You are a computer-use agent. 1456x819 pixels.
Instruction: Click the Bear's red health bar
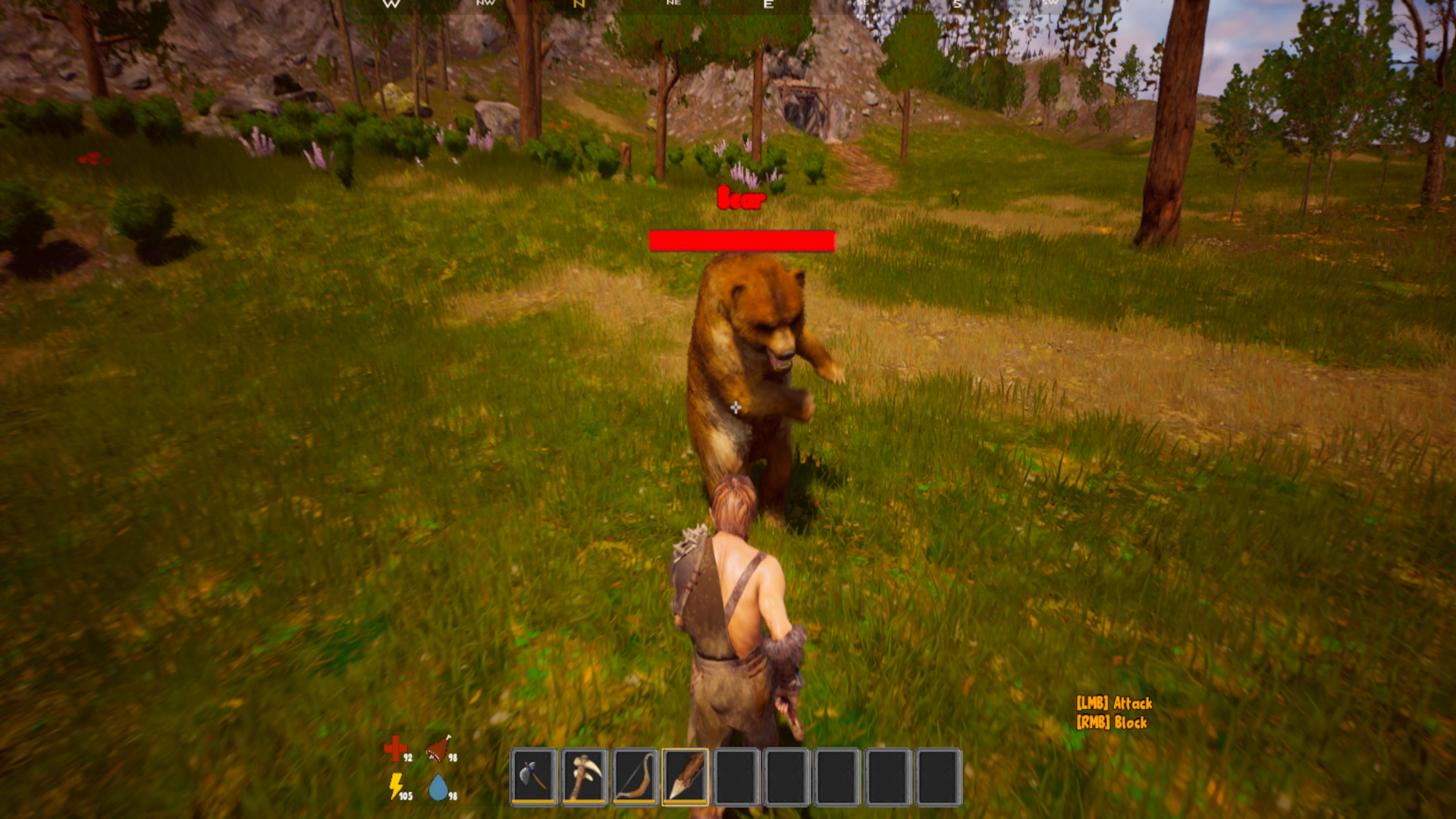click(x=742, y=240)
